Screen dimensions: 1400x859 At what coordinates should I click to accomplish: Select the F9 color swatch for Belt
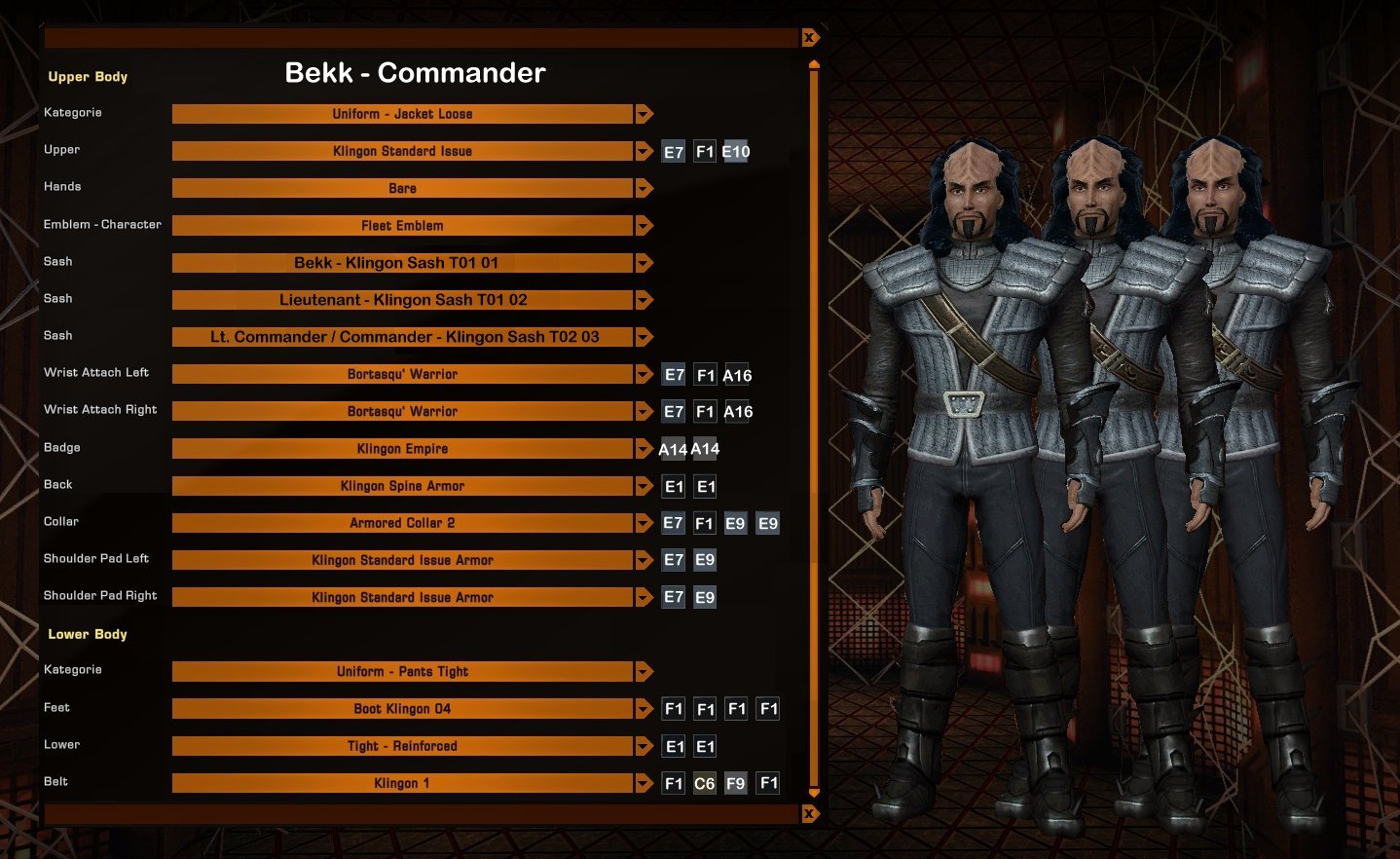[736, 783]
